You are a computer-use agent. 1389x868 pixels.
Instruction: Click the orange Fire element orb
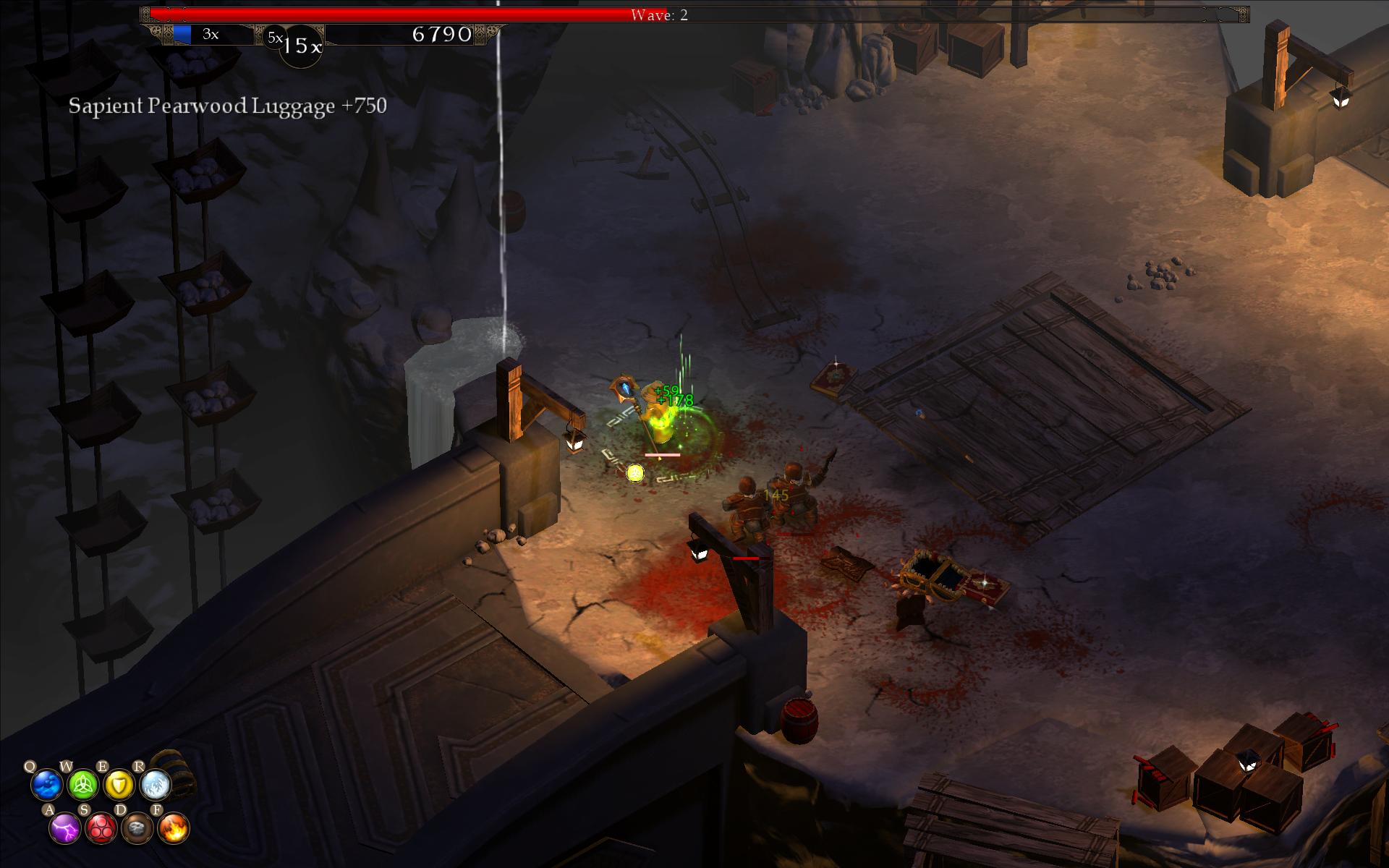(x=173, y=827)
